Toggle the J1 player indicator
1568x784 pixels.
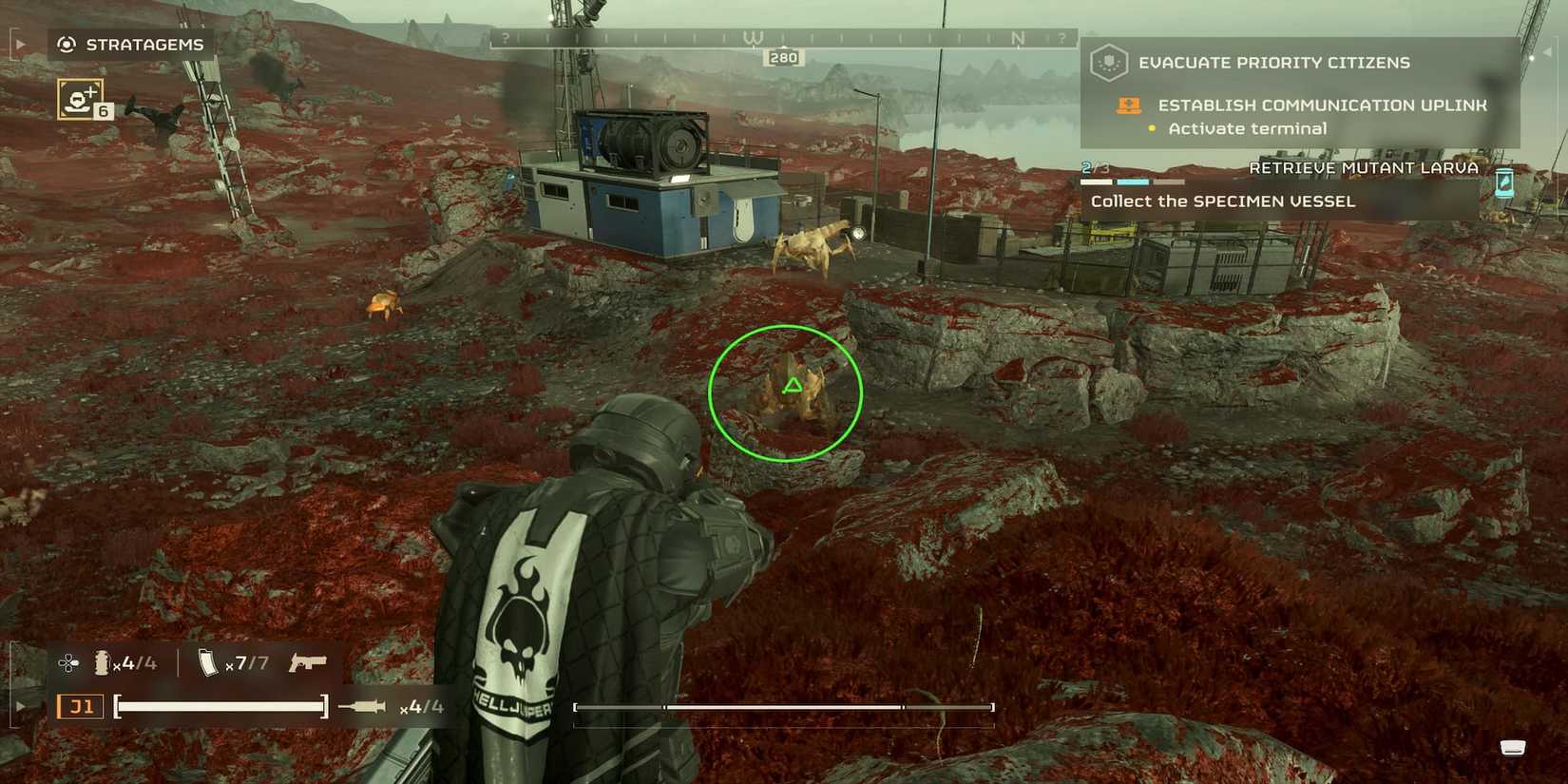tap(81, 706)
